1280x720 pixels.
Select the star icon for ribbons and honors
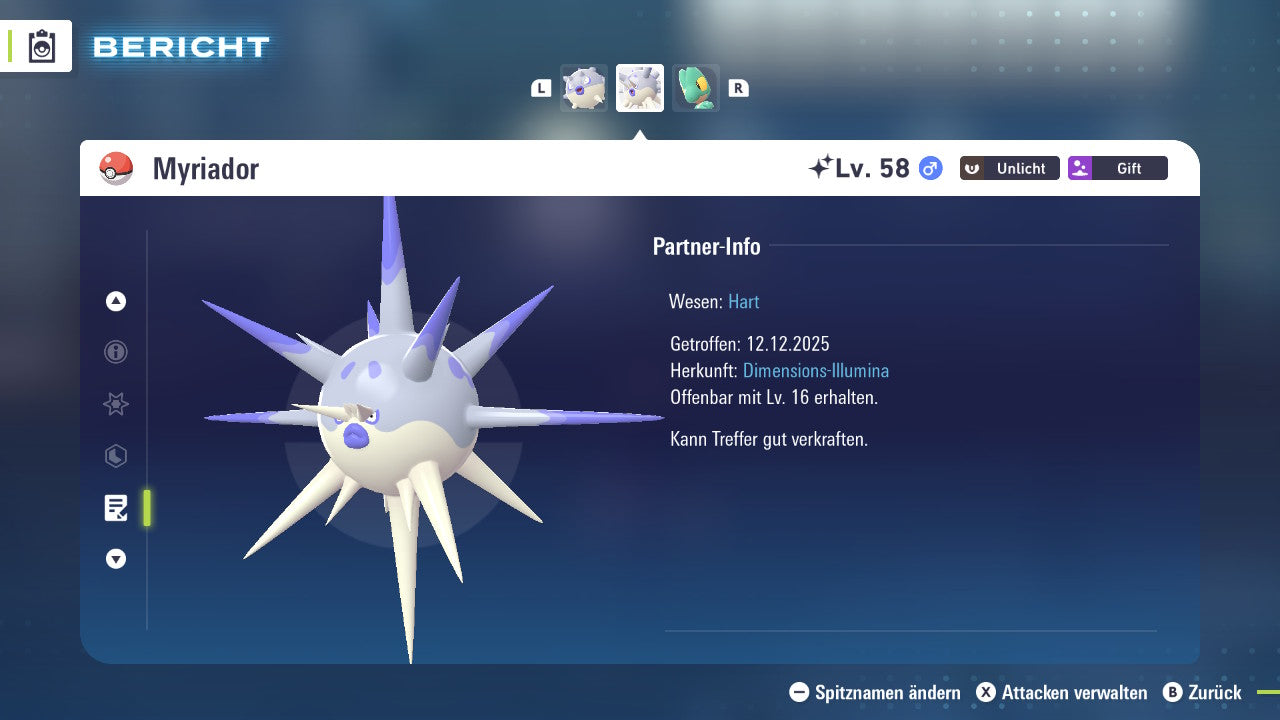tap(115, 404)
